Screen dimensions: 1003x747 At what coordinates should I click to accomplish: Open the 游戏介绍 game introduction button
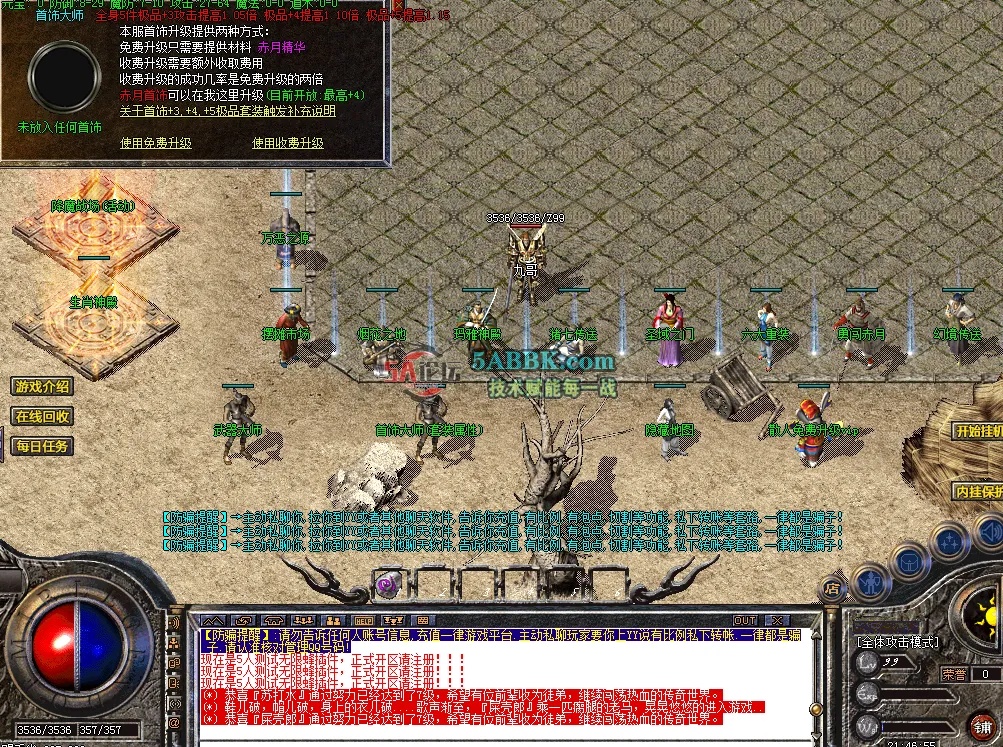[42, 386]
